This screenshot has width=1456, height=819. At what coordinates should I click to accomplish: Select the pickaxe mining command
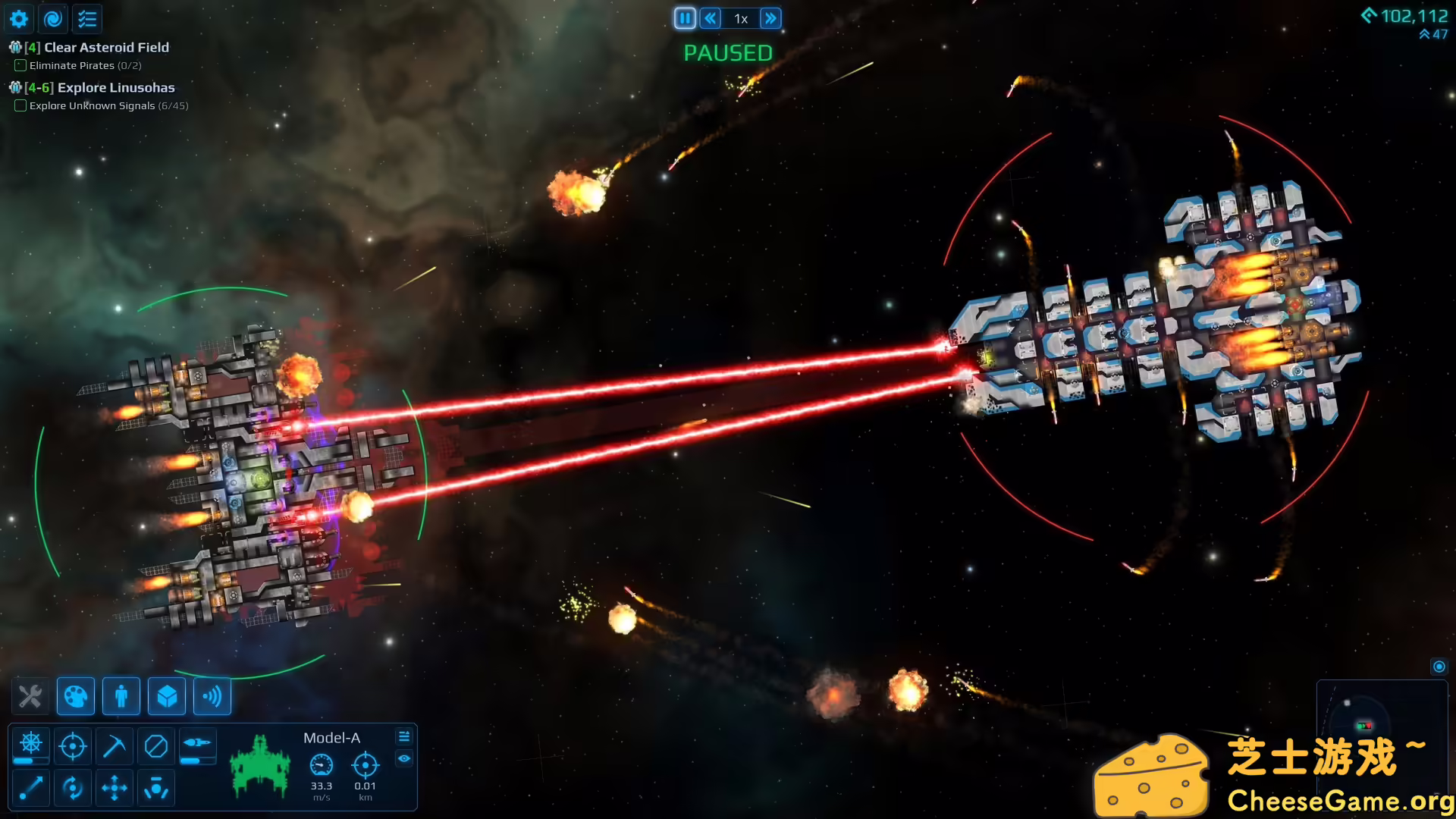click(x=115, y=746)
